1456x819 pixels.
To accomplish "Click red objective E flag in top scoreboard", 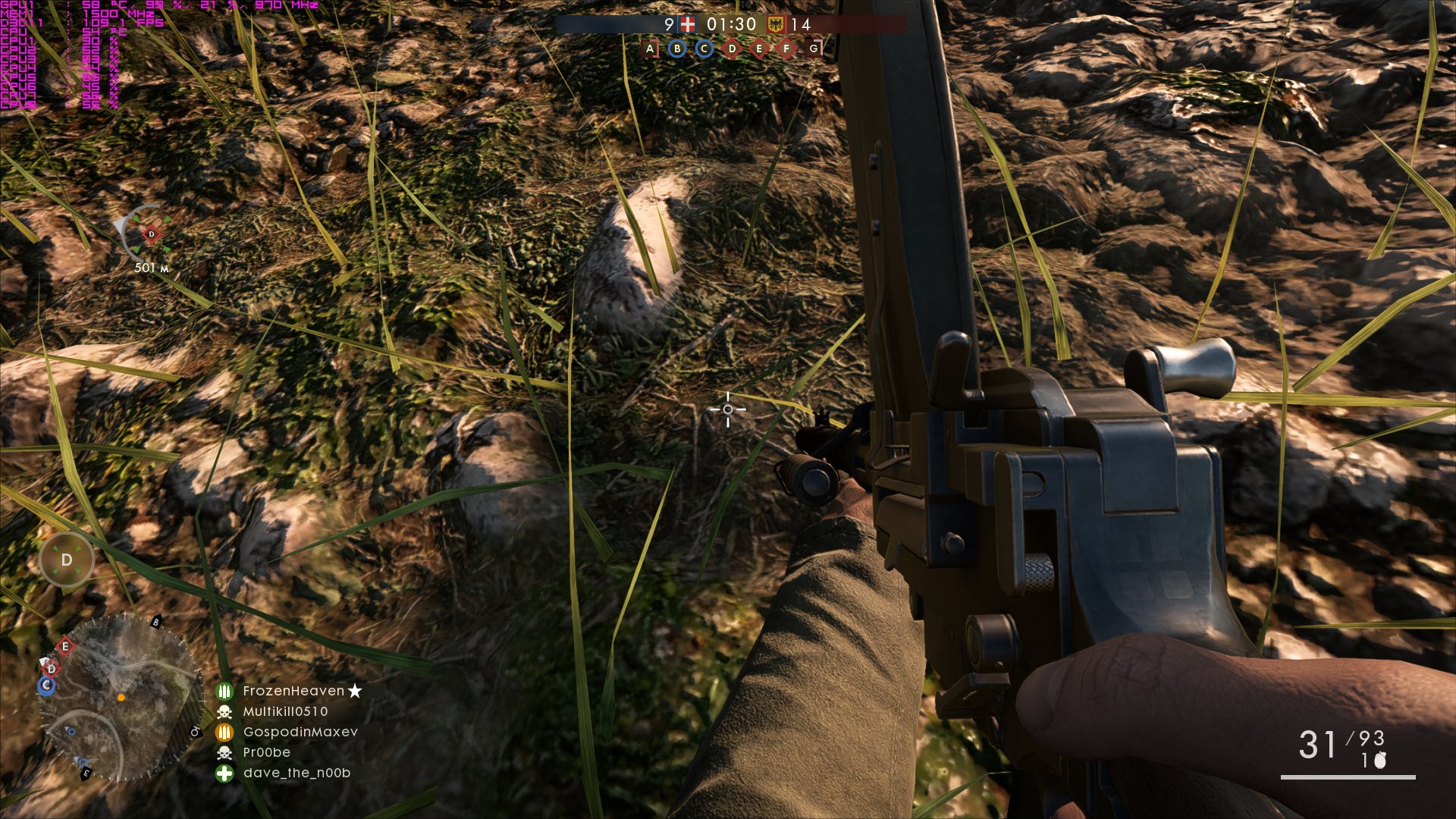I will [x=759, y=49].
